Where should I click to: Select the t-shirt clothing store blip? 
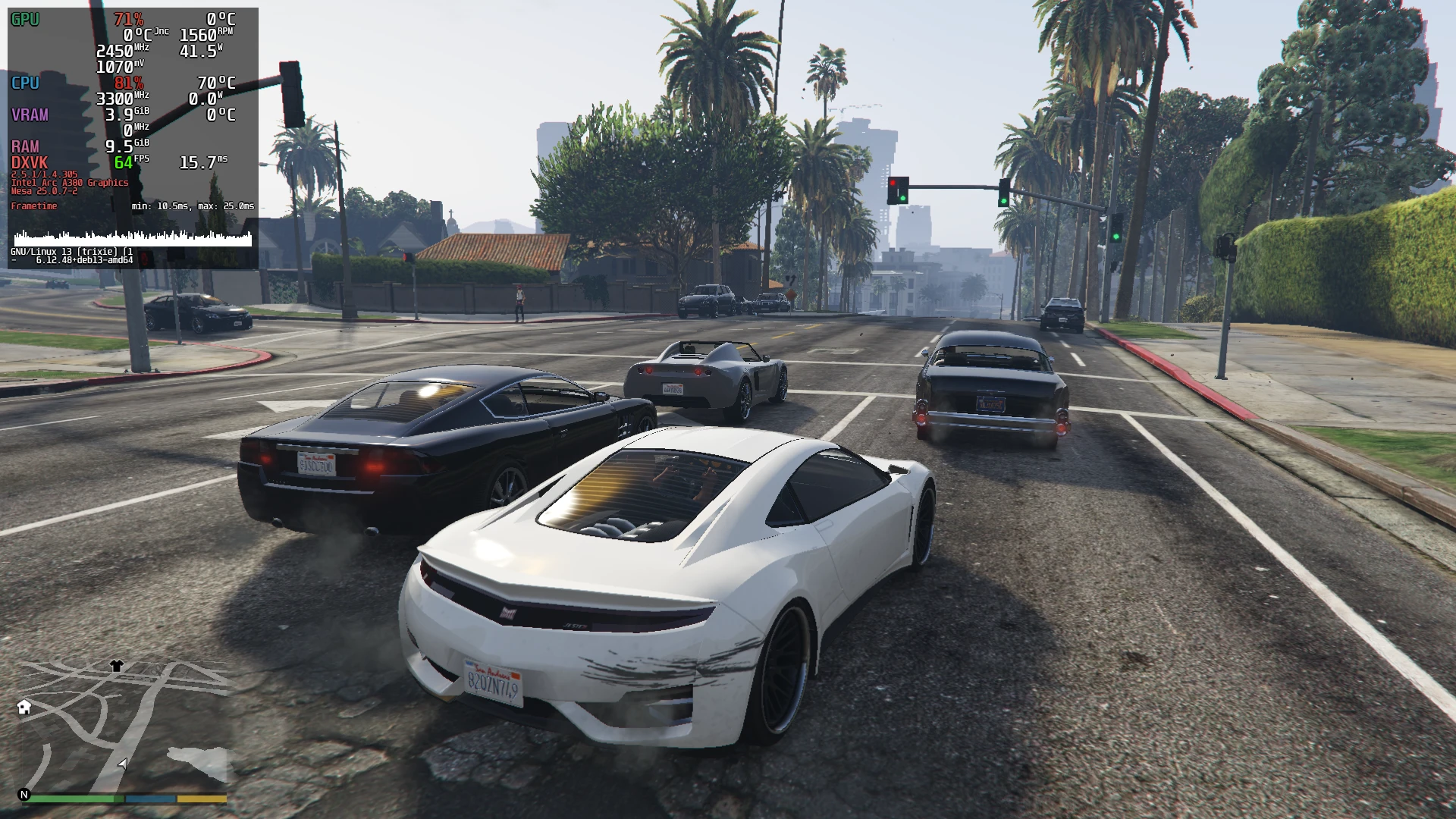click(116, 666)
